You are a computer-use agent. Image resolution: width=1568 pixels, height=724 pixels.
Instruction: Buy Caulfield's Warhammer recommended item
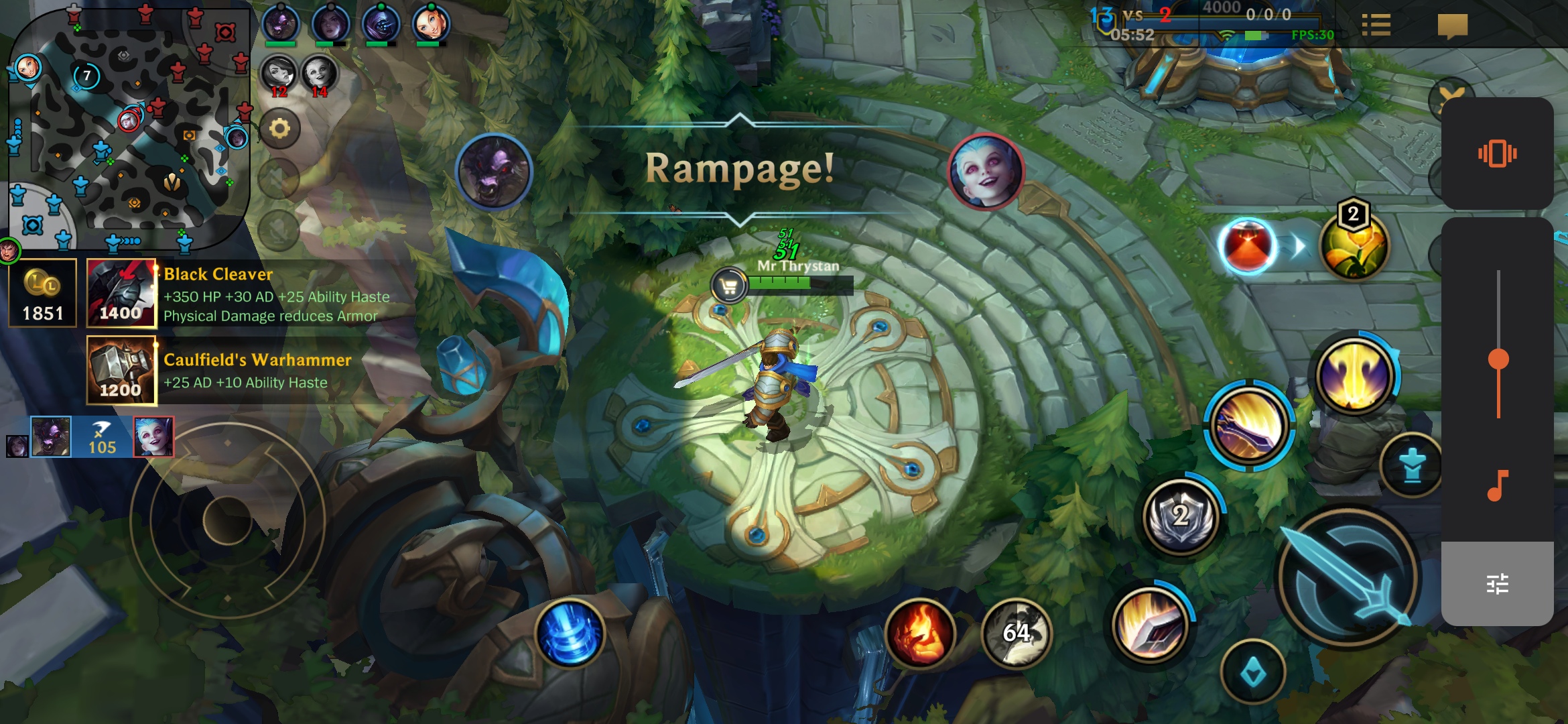(121, 371)
